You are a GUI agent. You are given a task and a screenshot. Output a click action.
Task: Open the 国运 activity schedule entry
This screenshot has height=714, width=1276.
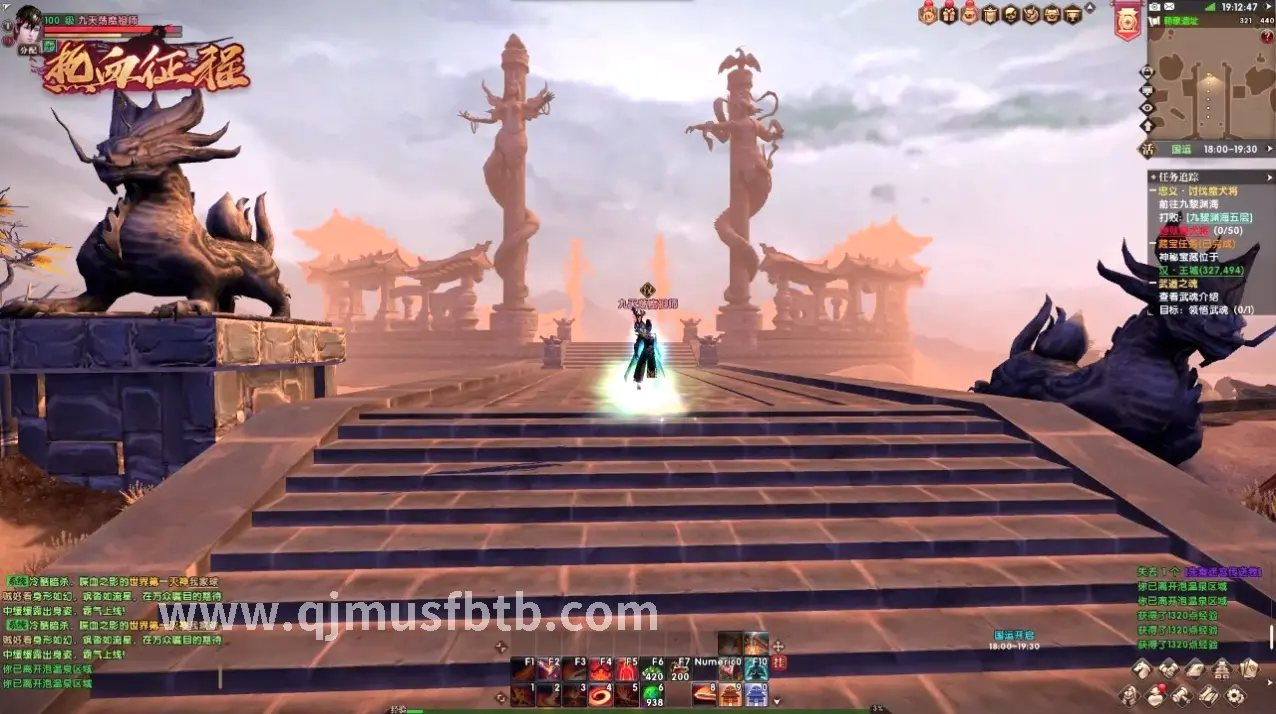tap(1181, 149)
